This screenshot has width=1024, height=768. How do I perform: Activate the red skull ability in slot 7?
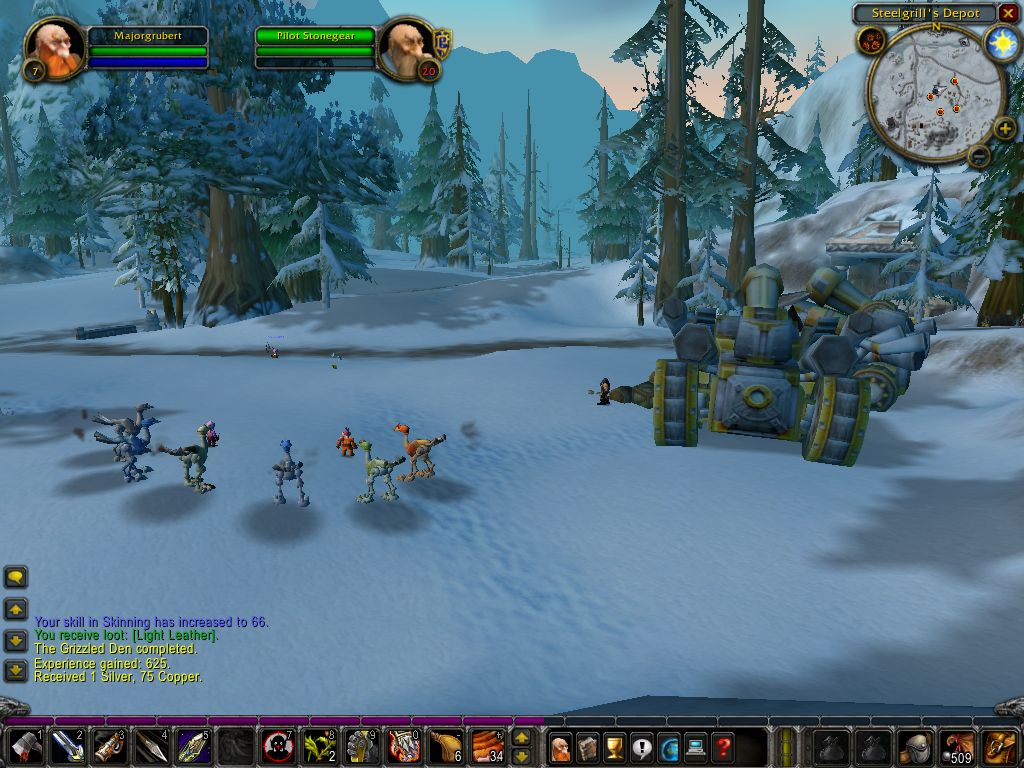[278, 747]
